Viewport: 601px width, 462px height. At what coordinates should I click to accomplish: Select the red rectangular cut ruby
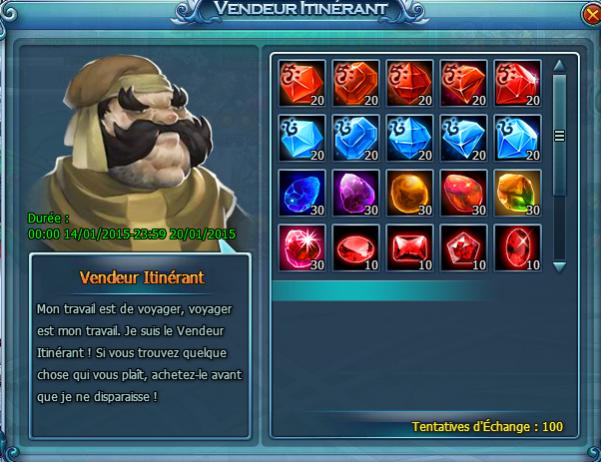point(409,247)
